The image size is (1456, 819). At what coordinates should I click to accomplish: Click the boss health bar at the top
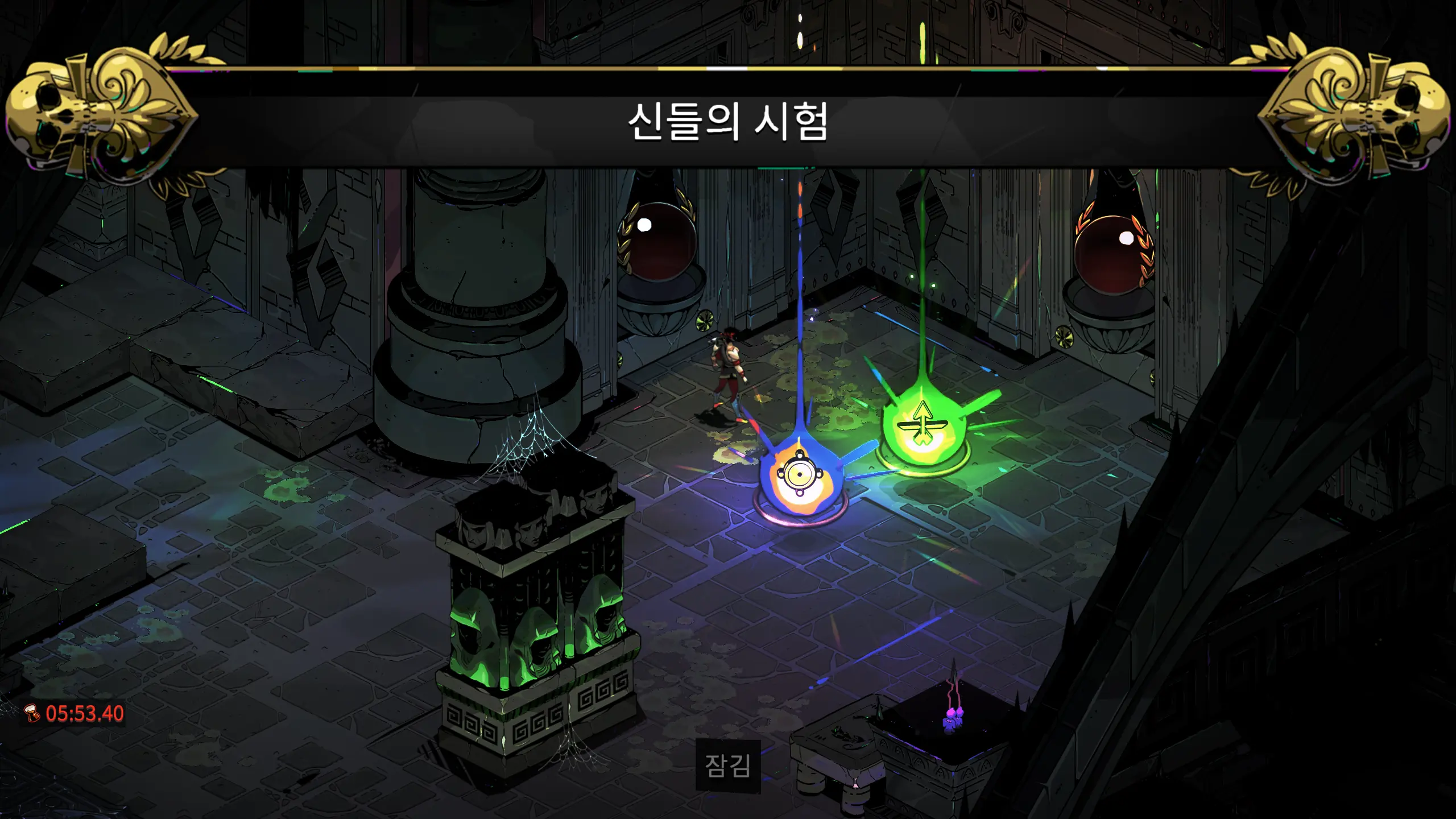click(x=728, y=69)
